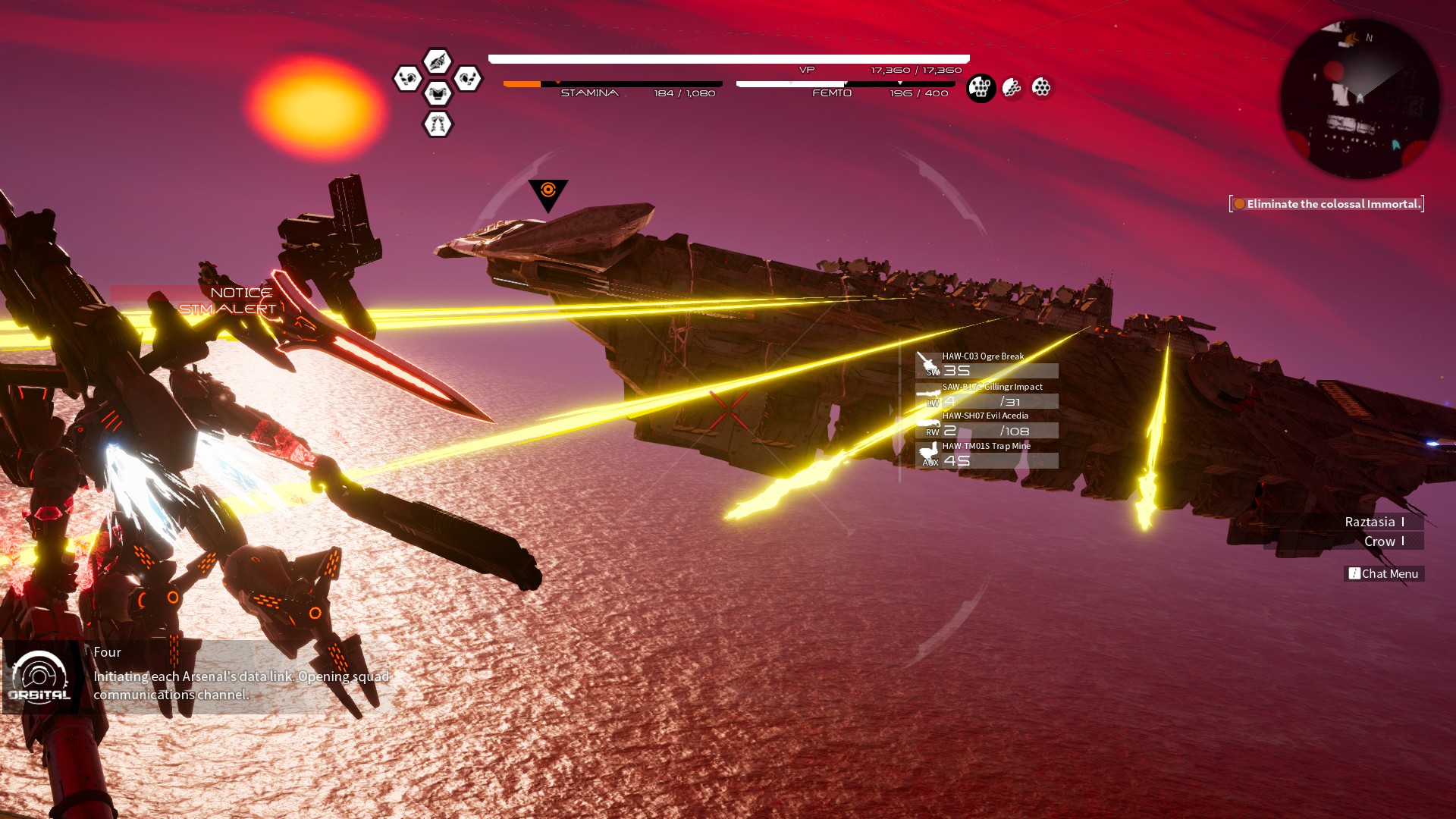Select squad member Raztasia
1456x819 pixels.
tap(1370, 522)
